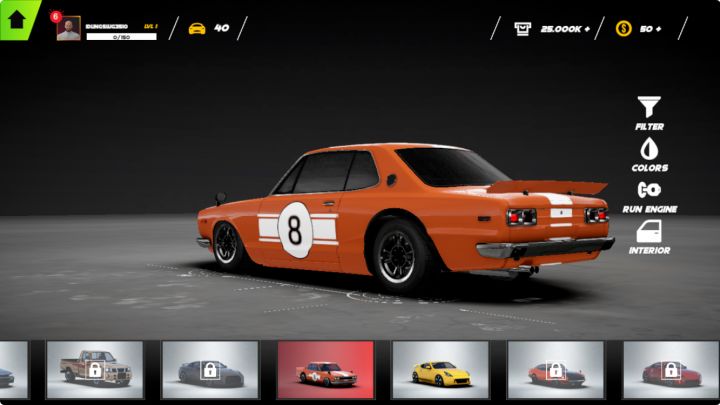Select the locked orange coupe thumbnail
Viewport: 720px width, 405px height.
click(555, 370)
